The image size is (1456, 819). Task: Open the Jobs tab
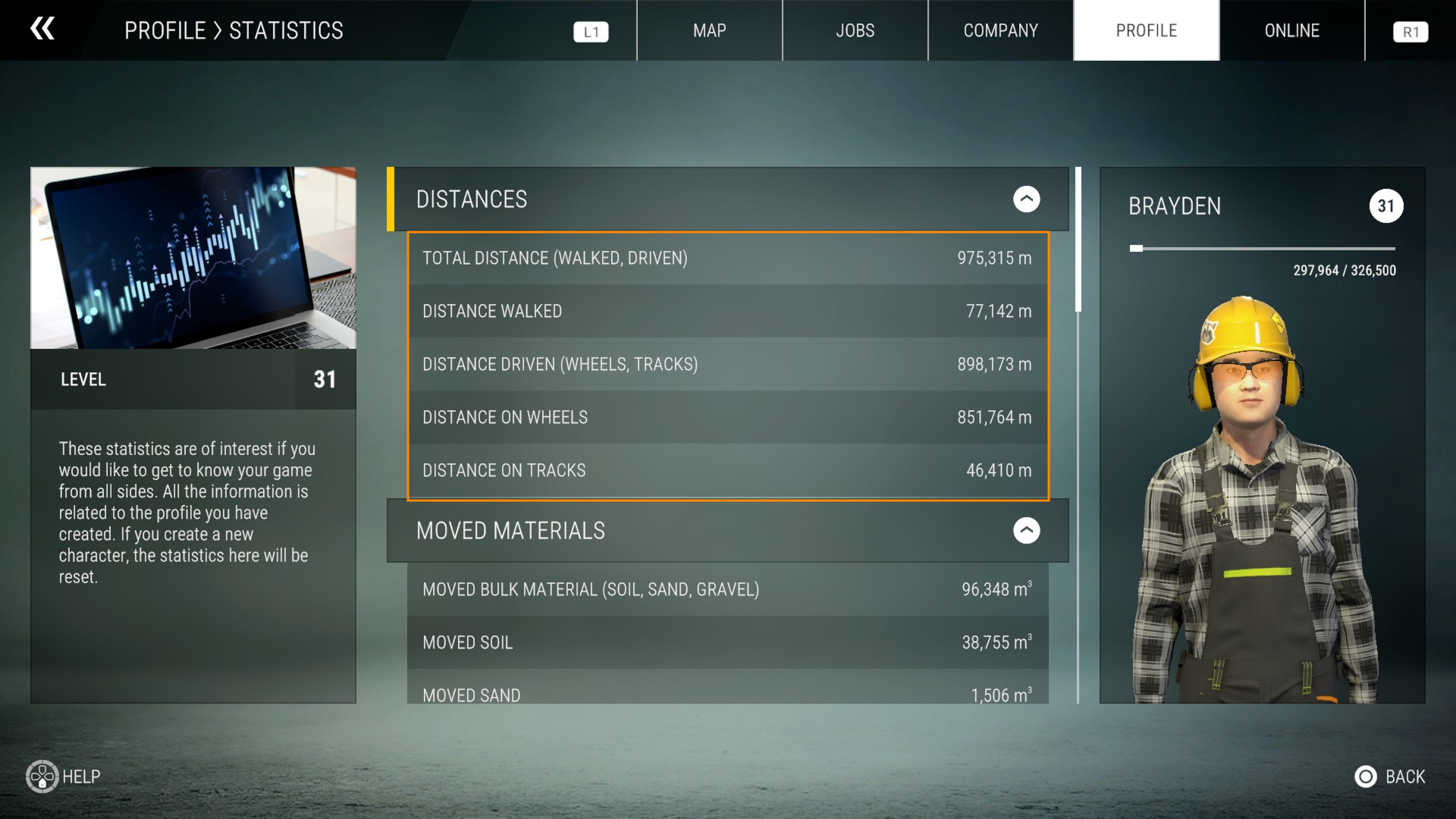tap(855, 30)
